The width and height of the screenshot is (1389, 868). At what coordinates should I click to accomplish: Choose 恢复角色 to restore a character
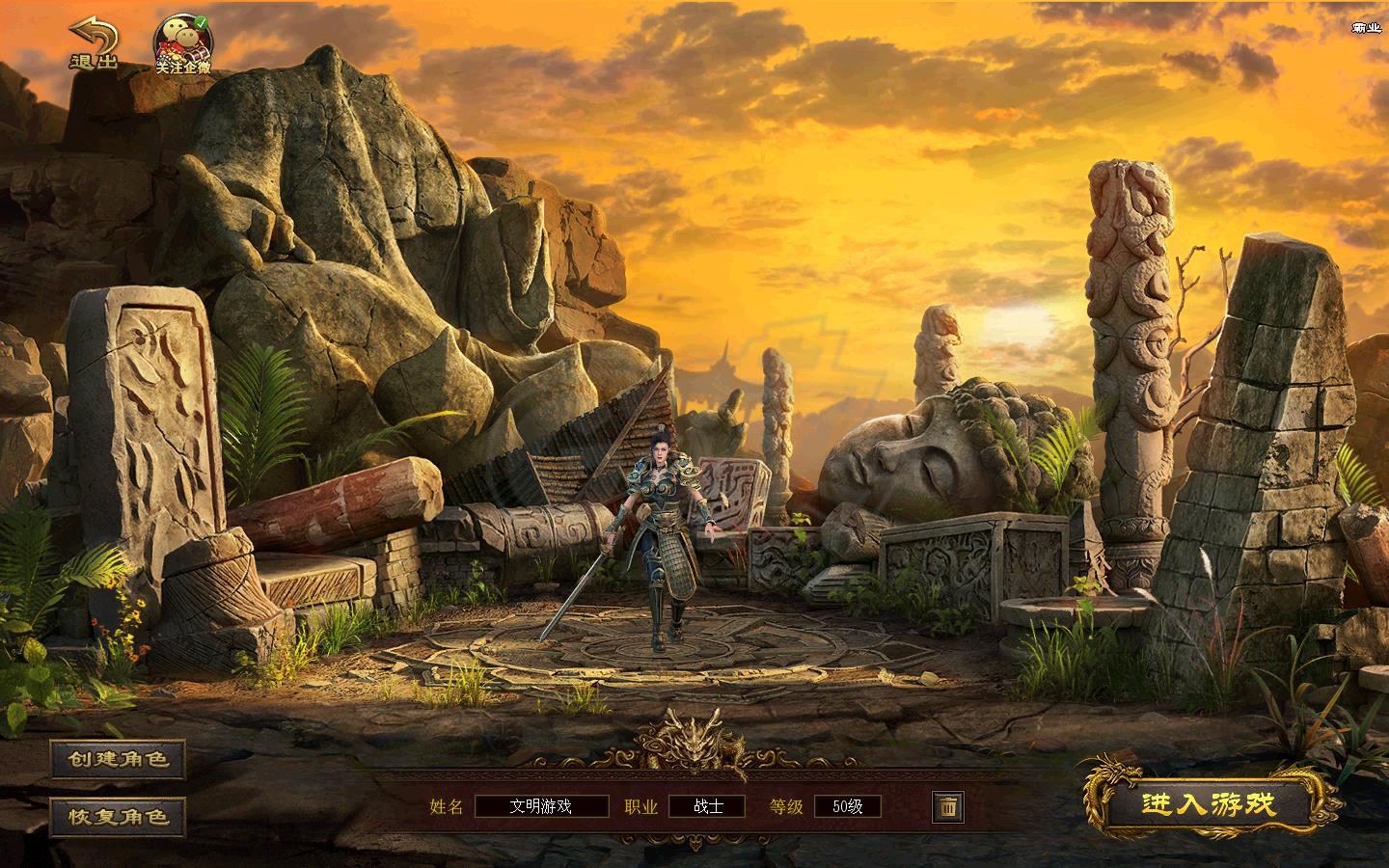pyautogui.click(x=119, y=816)
